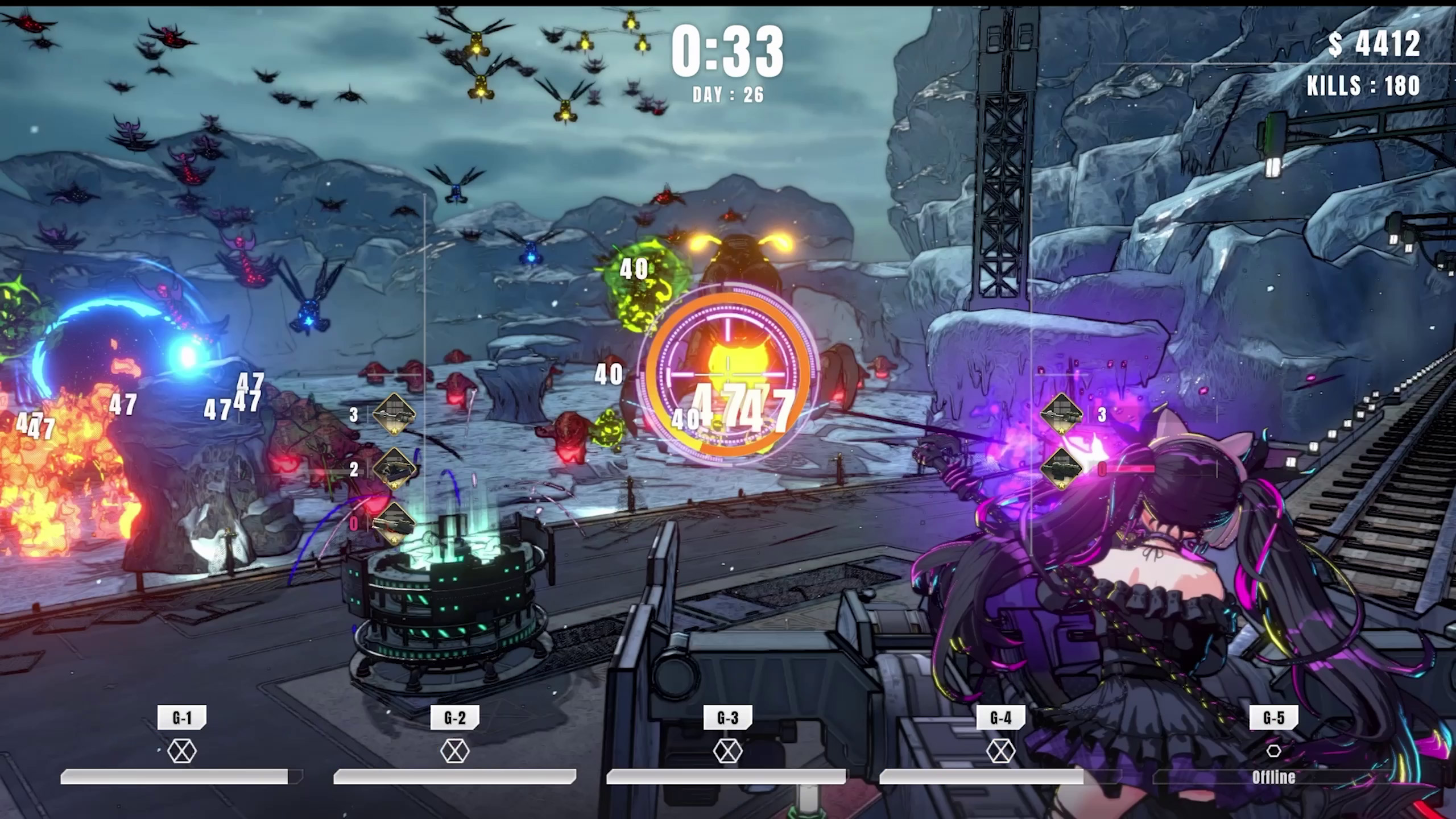Select the G-4 gate label
This screenshot has height=819, width=1456.
click(1000, 718)
